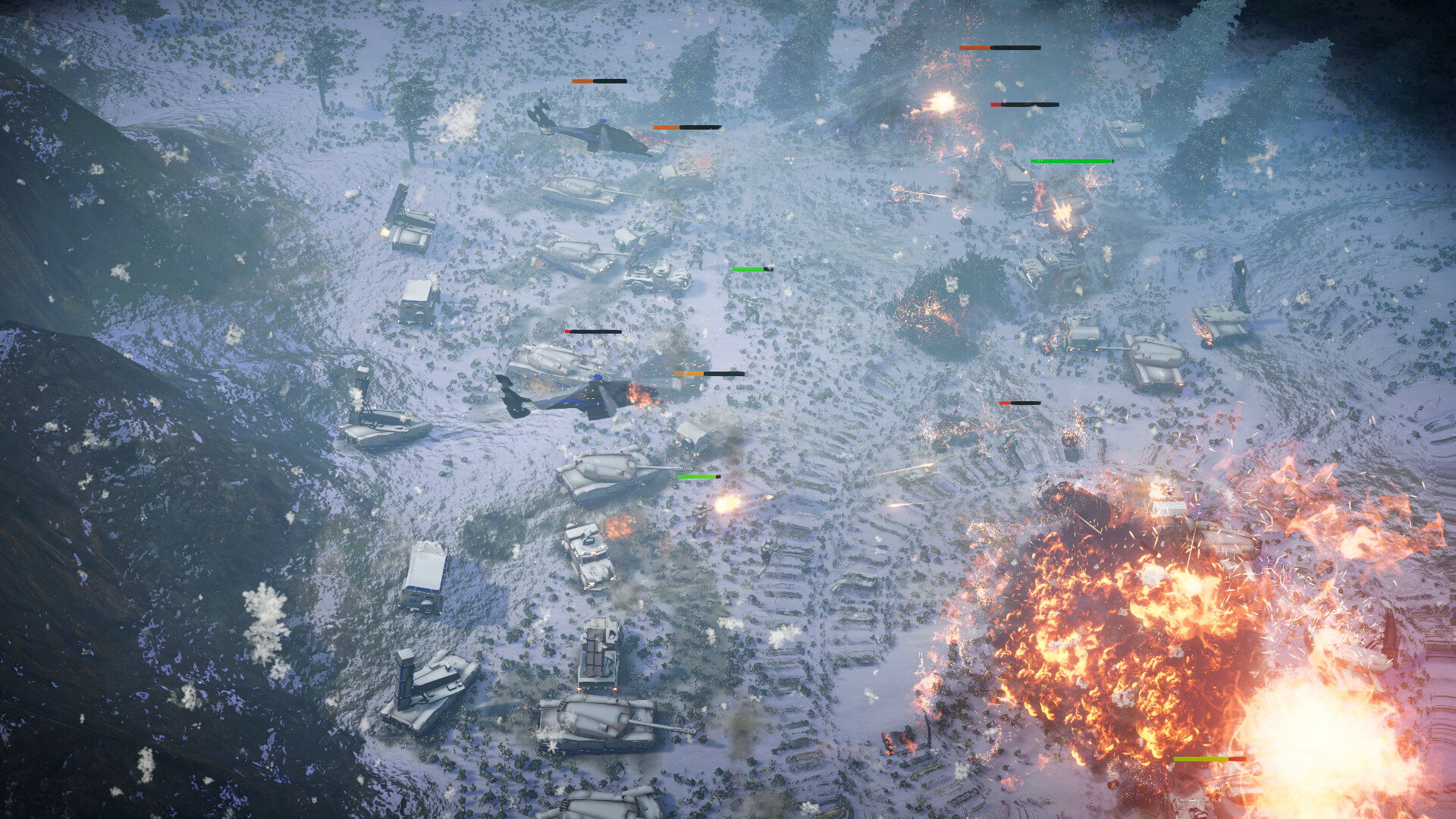Screen dimensions: 1456x819
Task: Click the orange health bar at the top left
Action: coord(599,80)
